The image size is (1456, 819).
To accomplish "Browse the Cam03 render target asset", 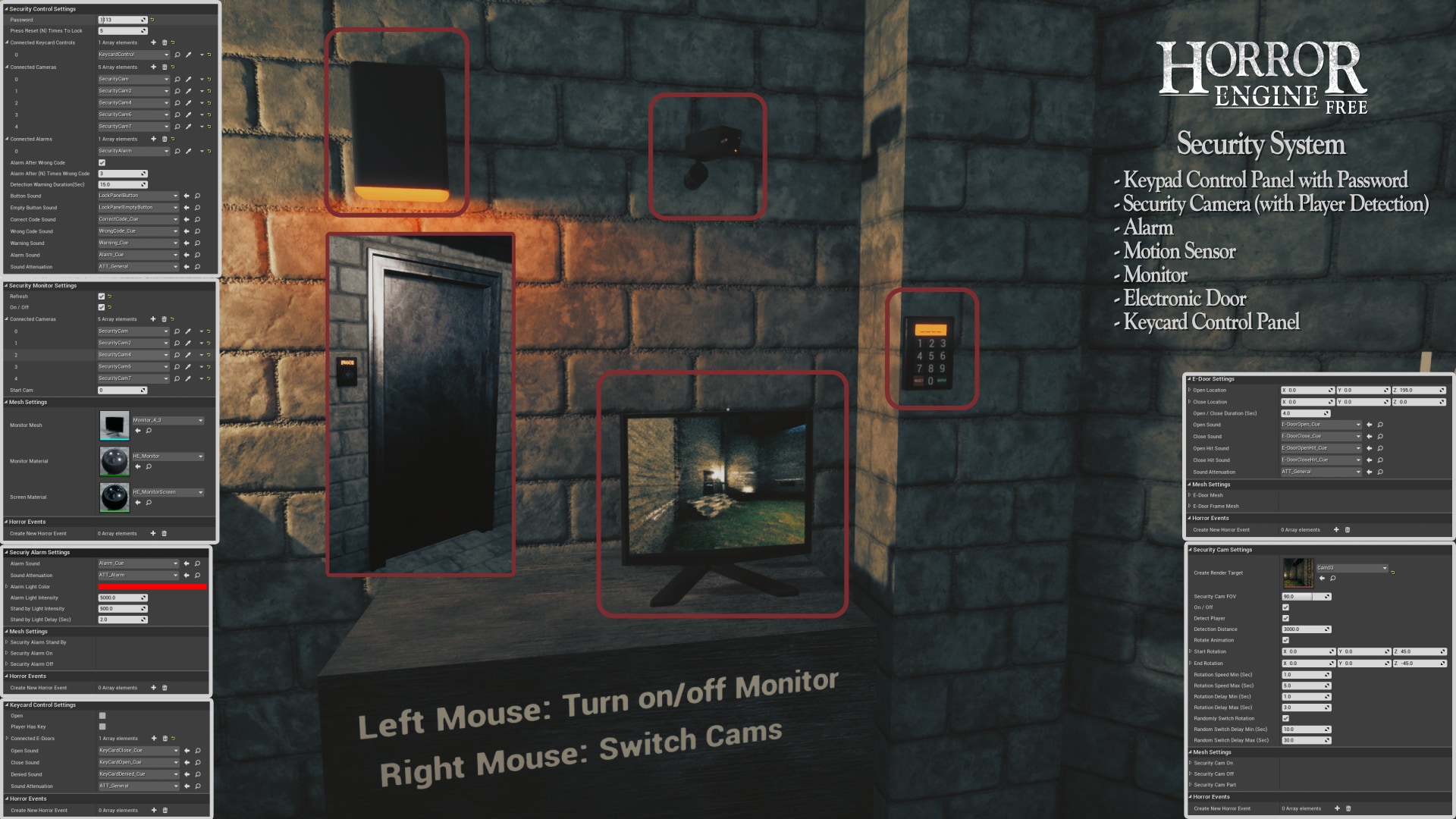I will [x=1332, y=578].
